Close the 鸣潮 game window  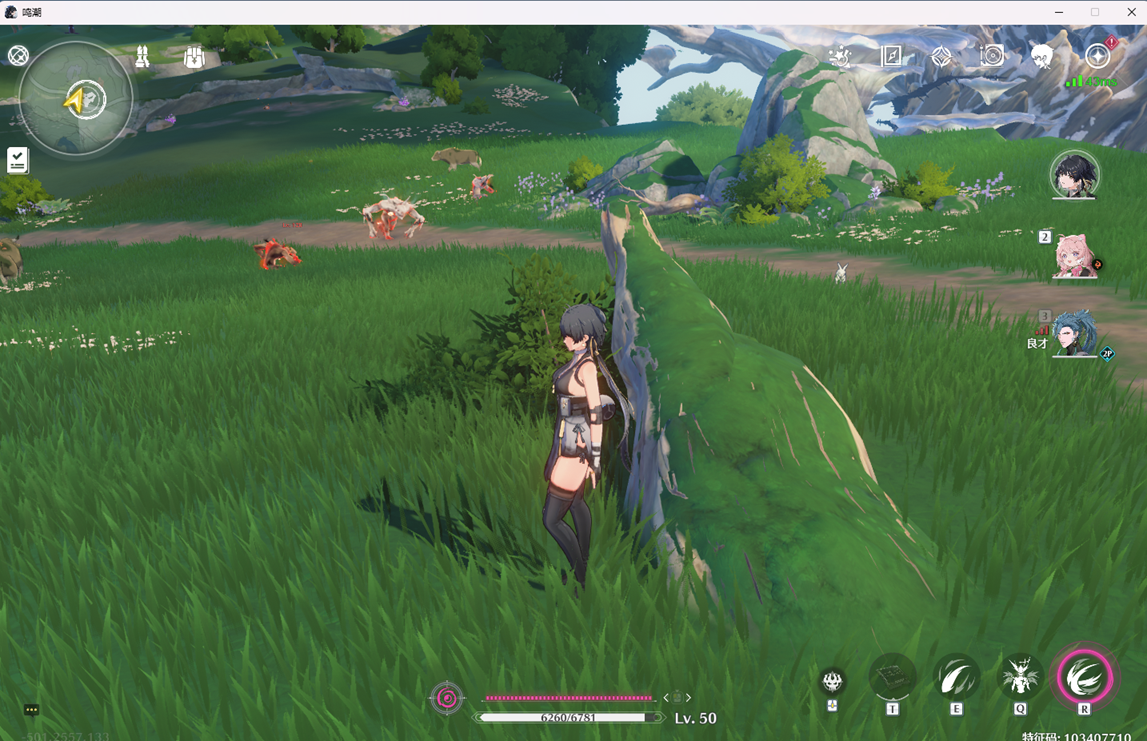(1130, 12)
